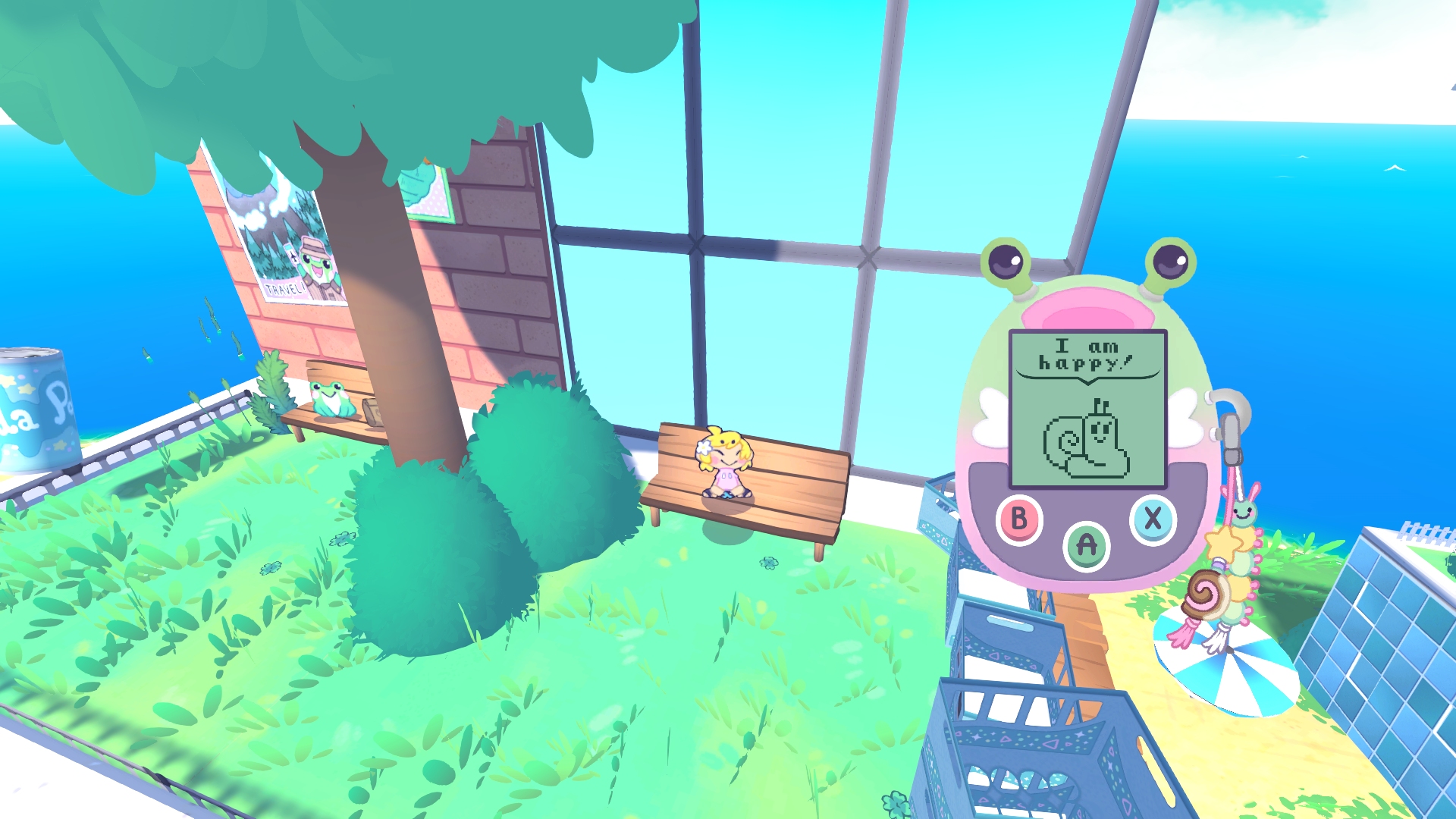Tap the red B button on the pet device
This screenshot has width=1456, height=819.
click(x=1018, y=519)
